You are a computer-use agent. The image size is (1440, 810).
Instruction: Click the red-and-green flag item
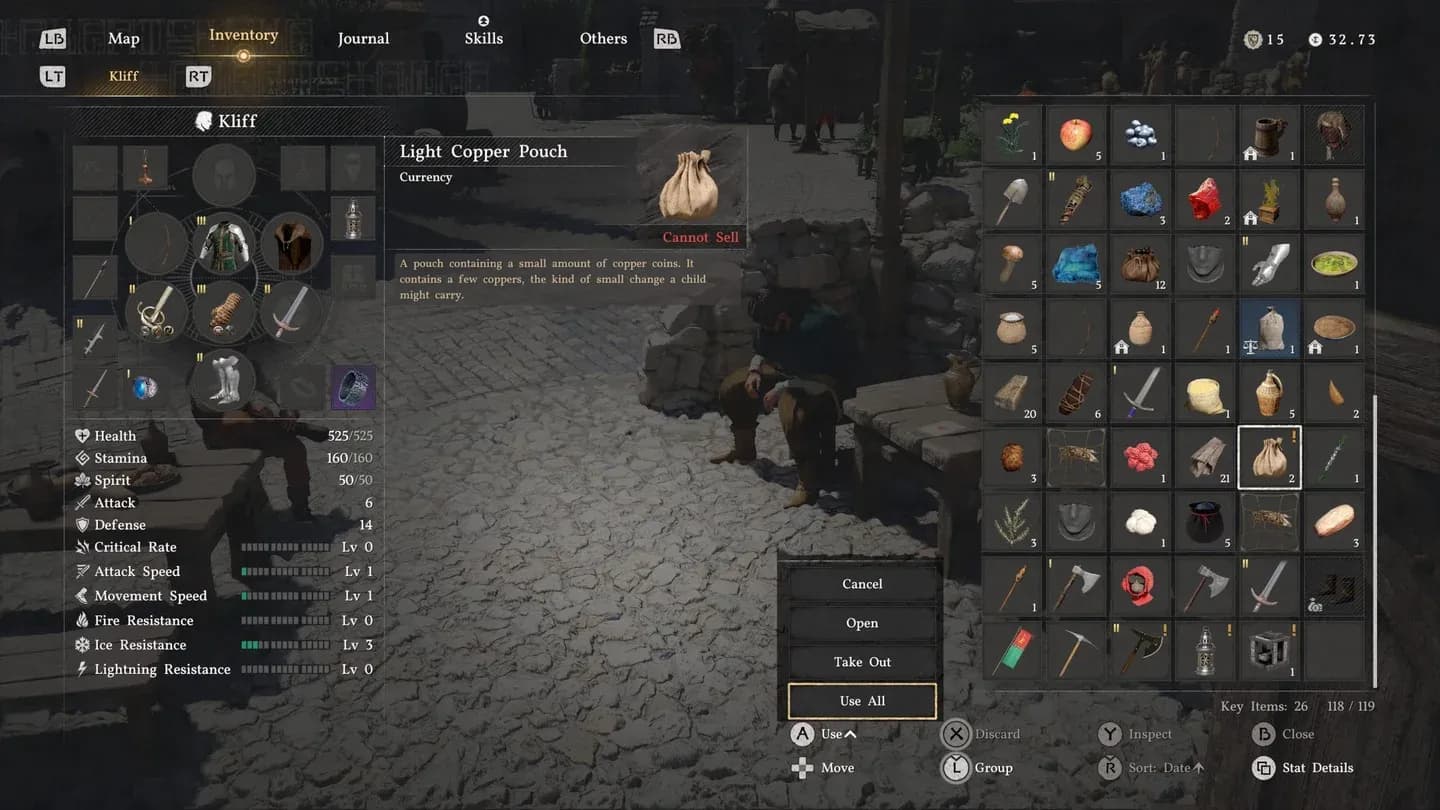click(1012, 650)
